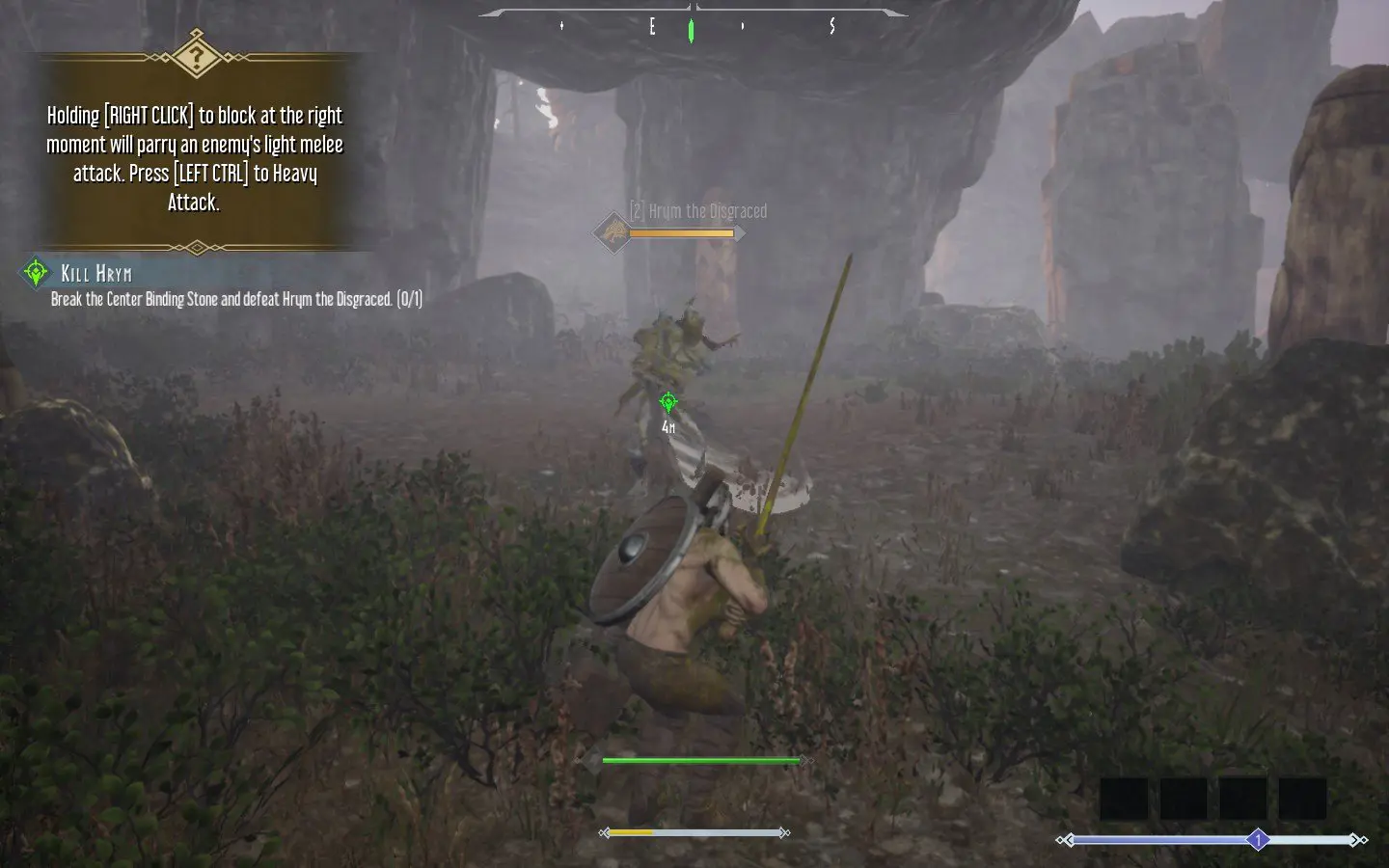The image size is (1389, 868).
Task: Click the green quest waypoint marker
Action: tap(667, 401)
